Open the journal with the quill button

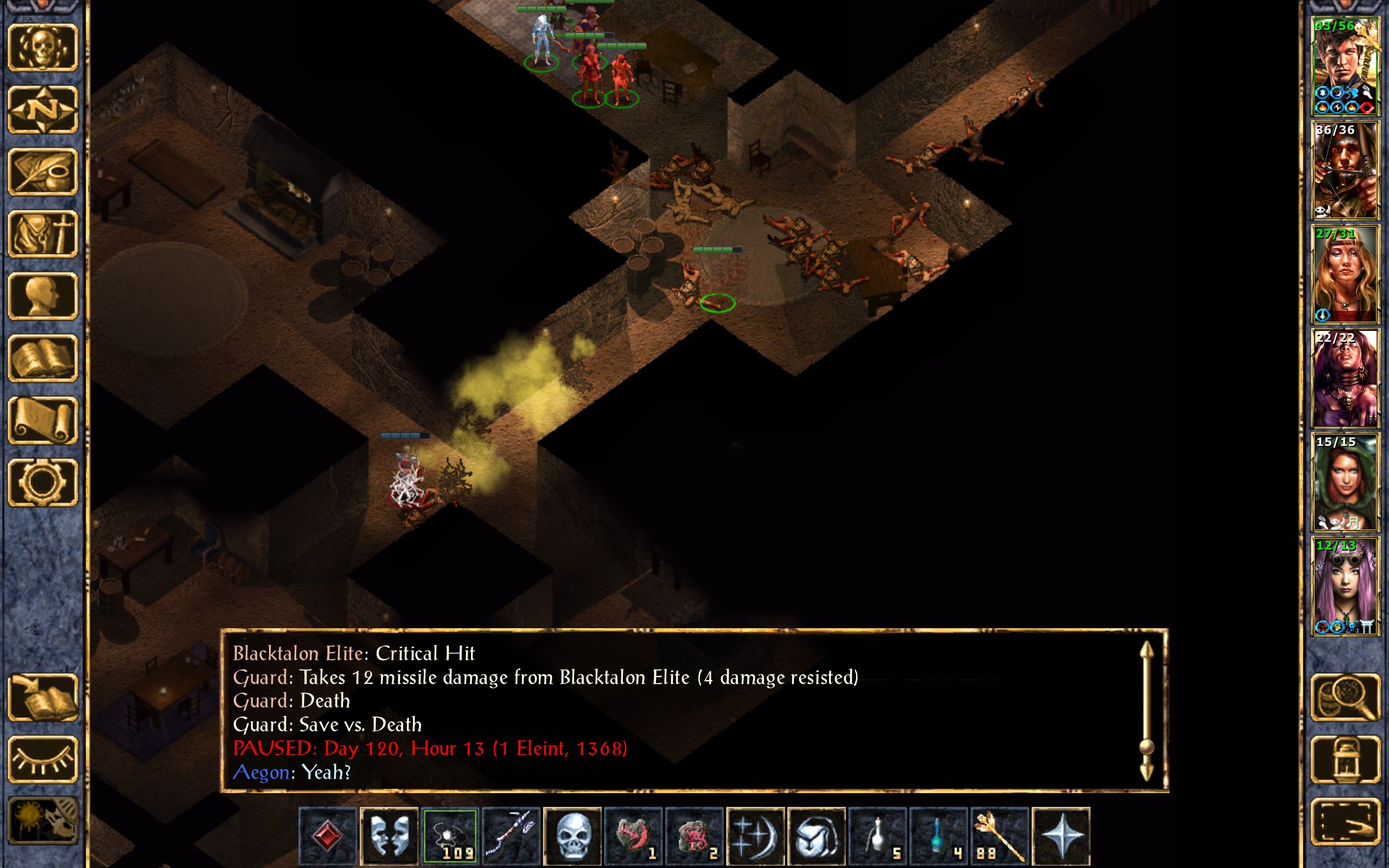pos(43,171)
